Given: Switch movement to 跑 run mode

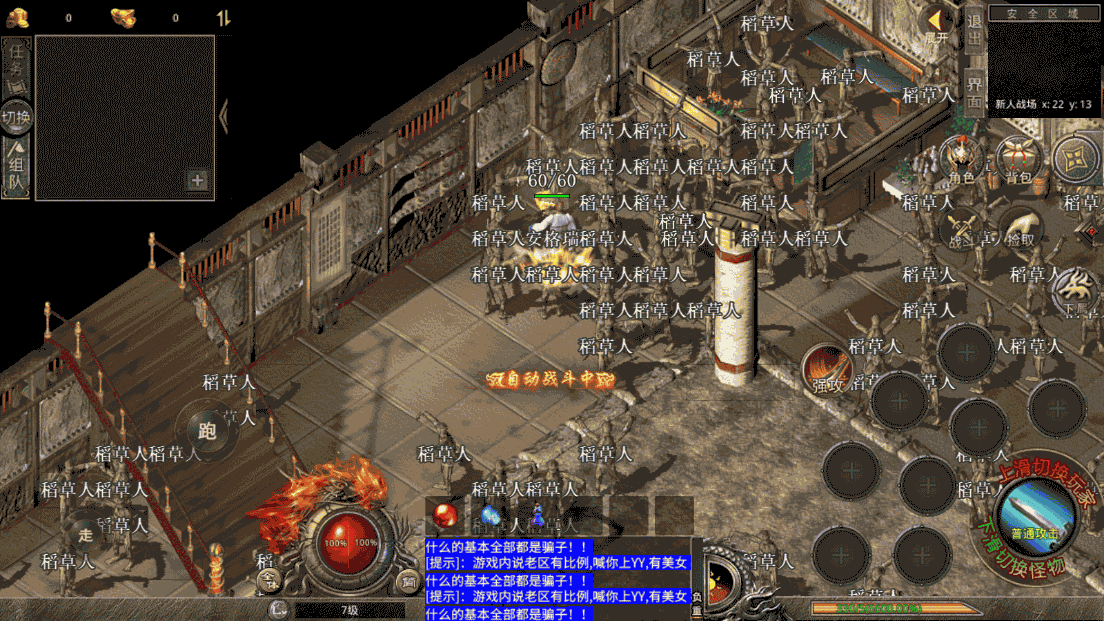Looking at the screenshot, I should point(208,431).
